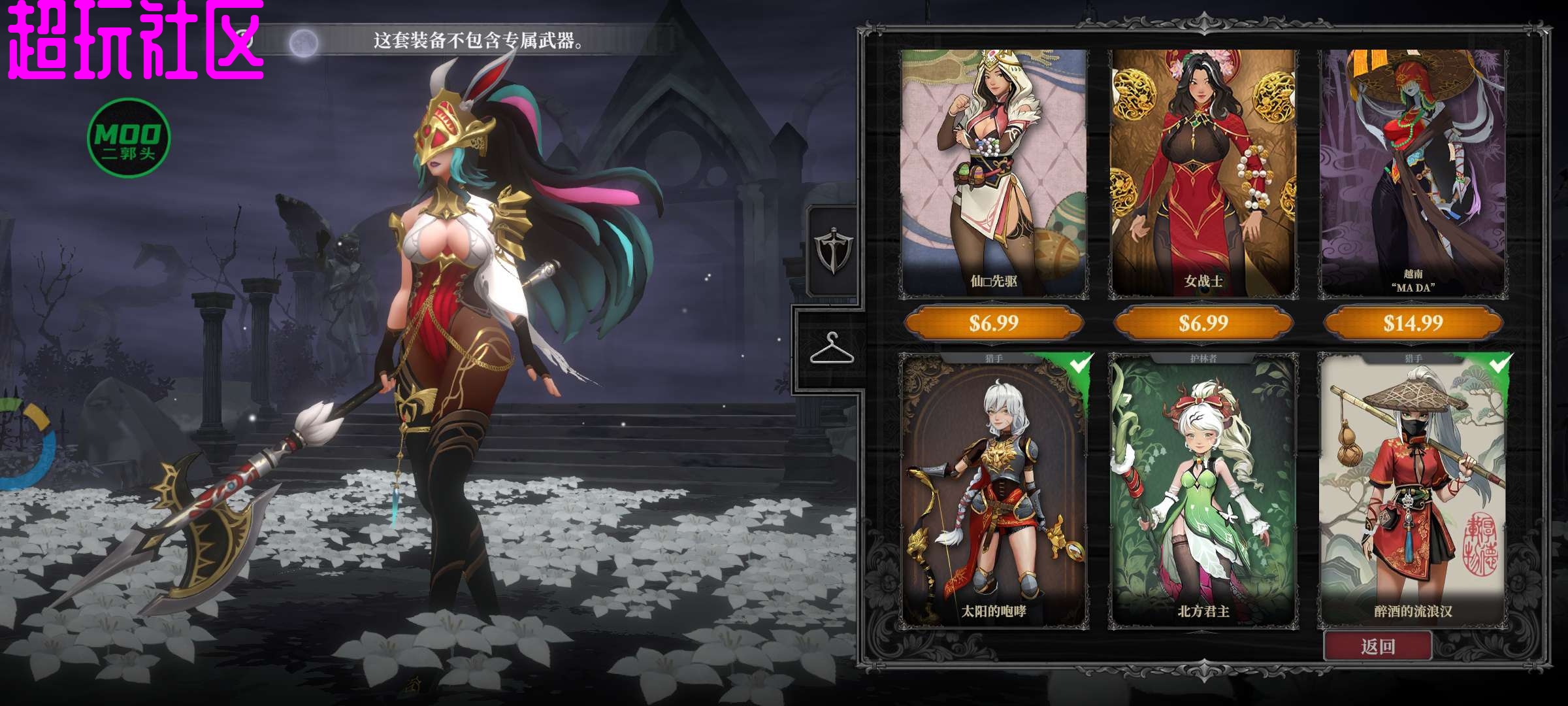This screenshot has width=1568, height=706.
Task: Choose the 北方君主 green costume card
Action: (1203, 490)
